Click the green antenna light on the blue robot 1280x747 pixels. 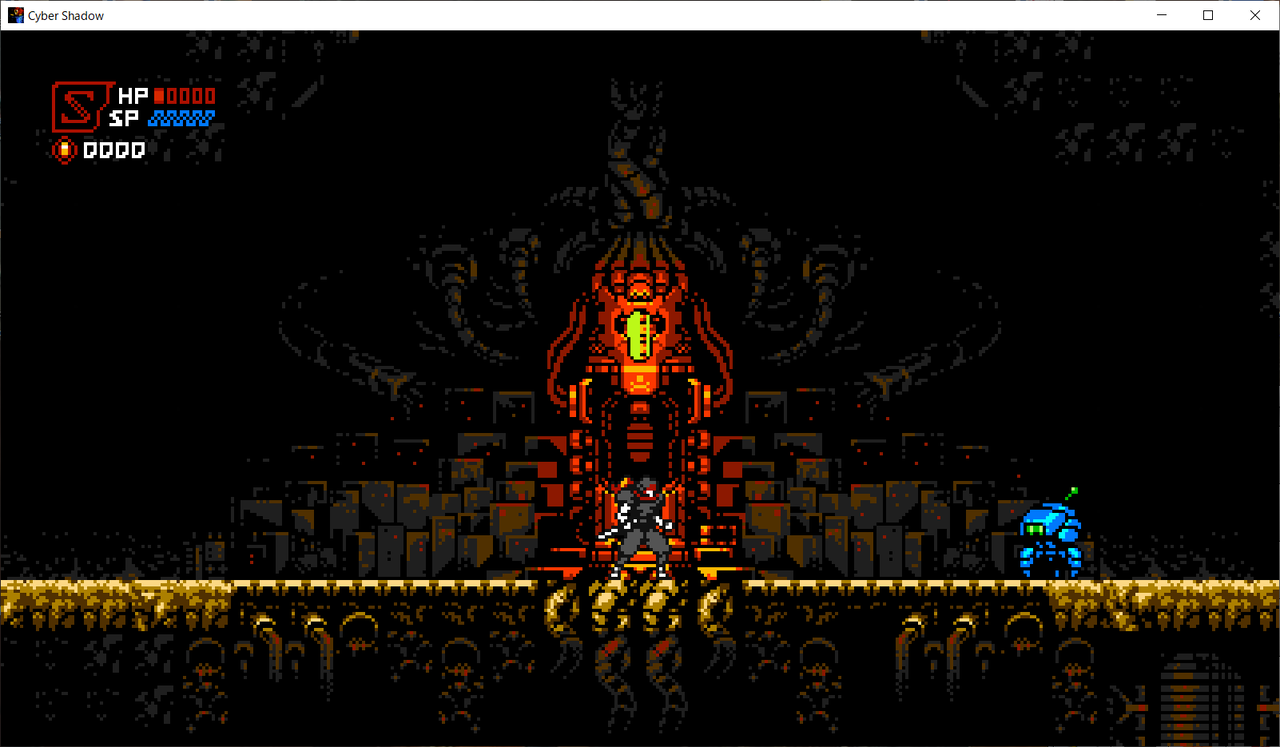coord(1074,490)
